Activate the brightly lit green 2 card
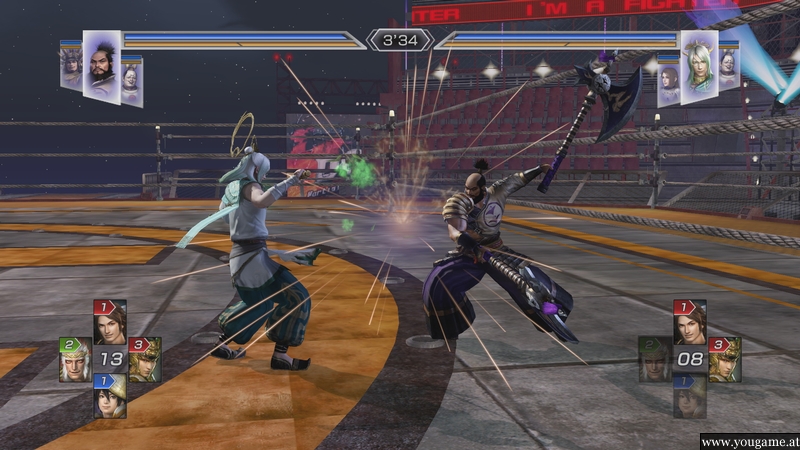800x450 pixels. click(75, 360)
